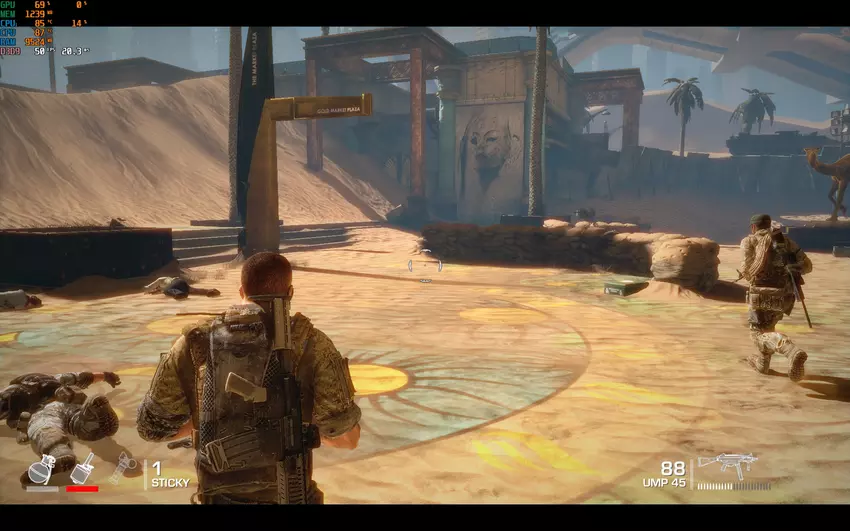This screenshot has height=531, width=850.
Task: Choose the sticky grenade icon
Action: (x=82, y=468)
